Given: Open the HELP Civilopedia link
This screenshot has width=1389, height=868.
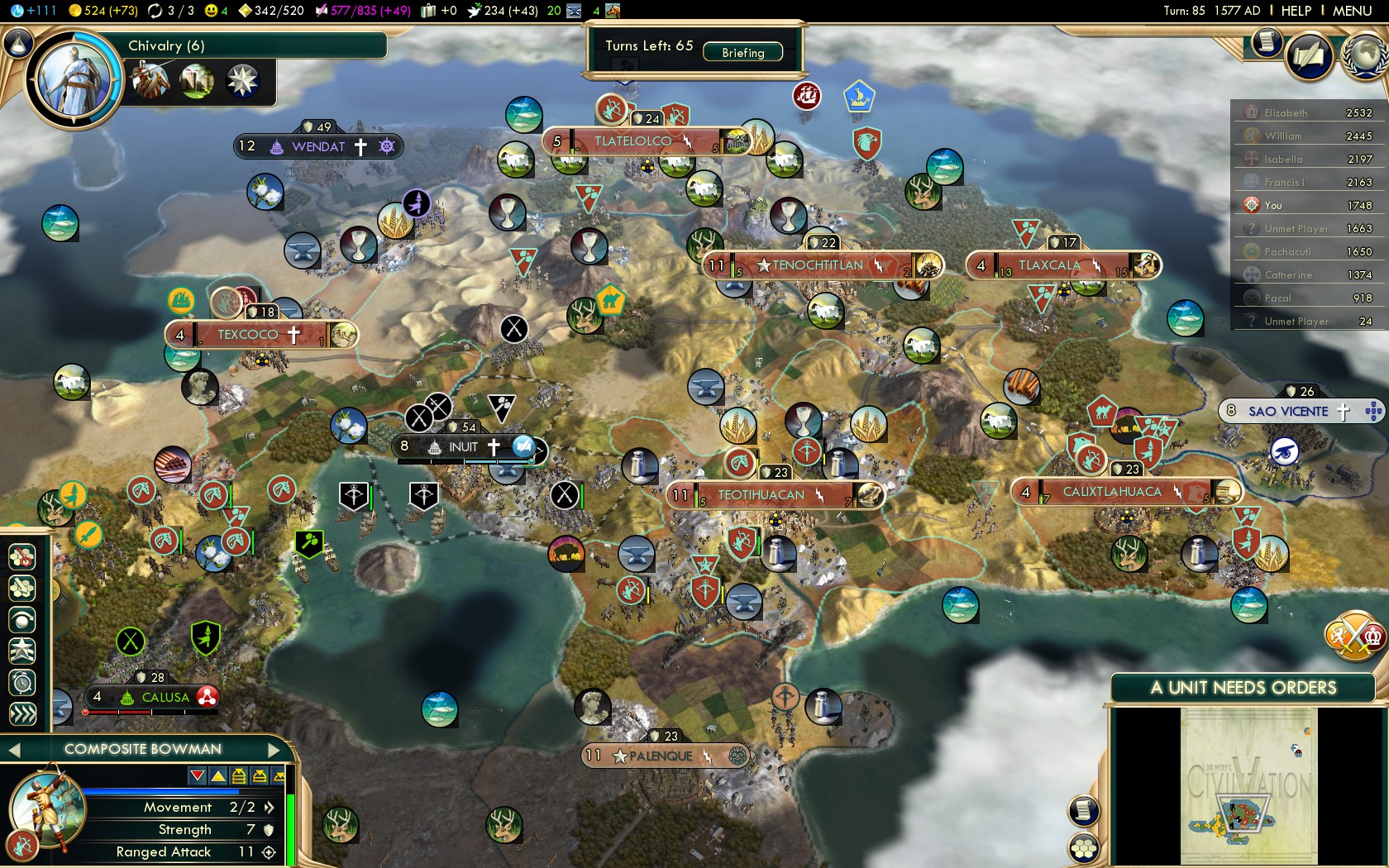Looking at the screenshot, I should [x=1296, y=11].
